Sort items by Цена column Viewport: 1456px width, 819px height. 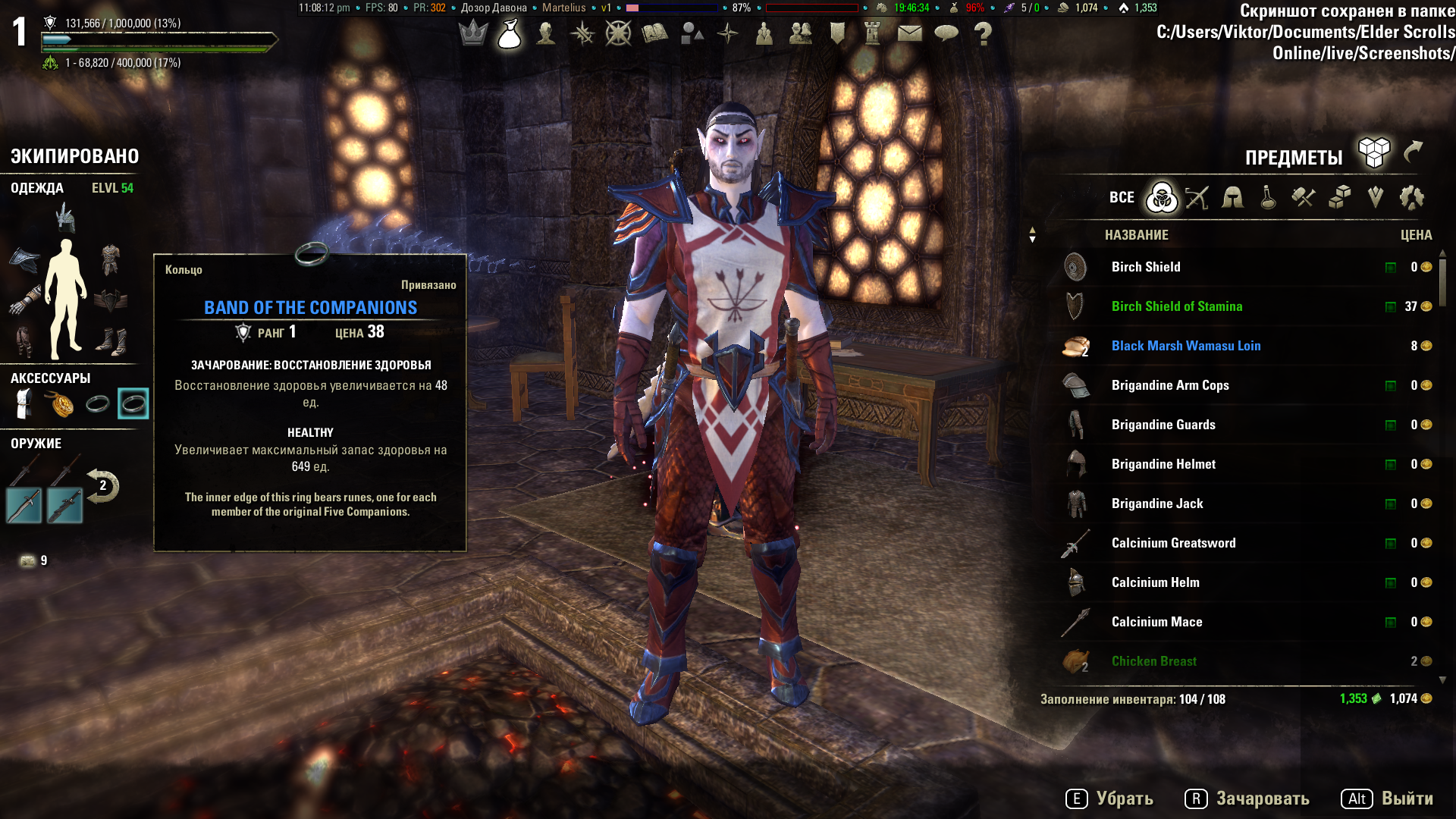point(1416,235)
